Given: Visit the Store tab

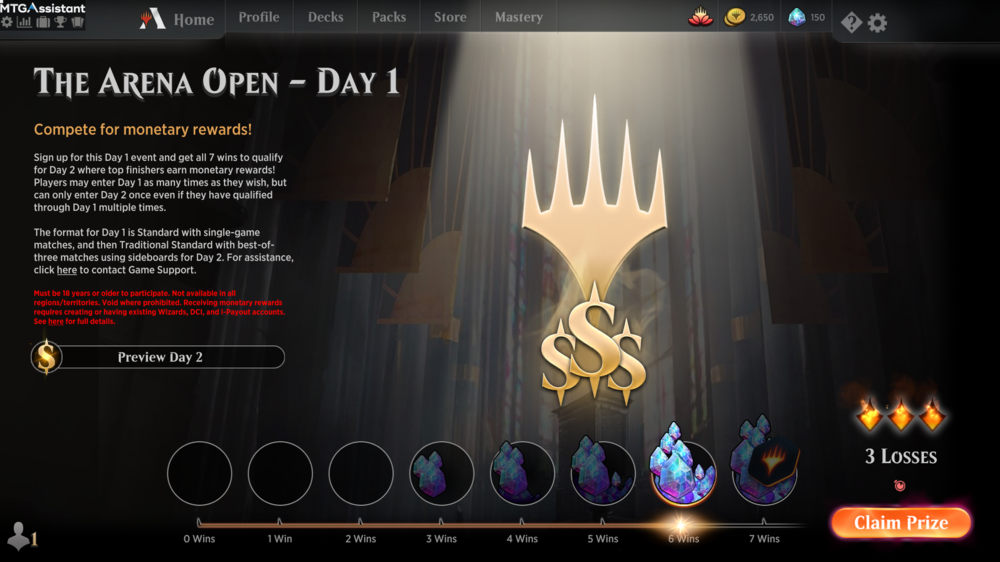Looking at the screenshot, I should pyautogui.click(x=450, y=17).
